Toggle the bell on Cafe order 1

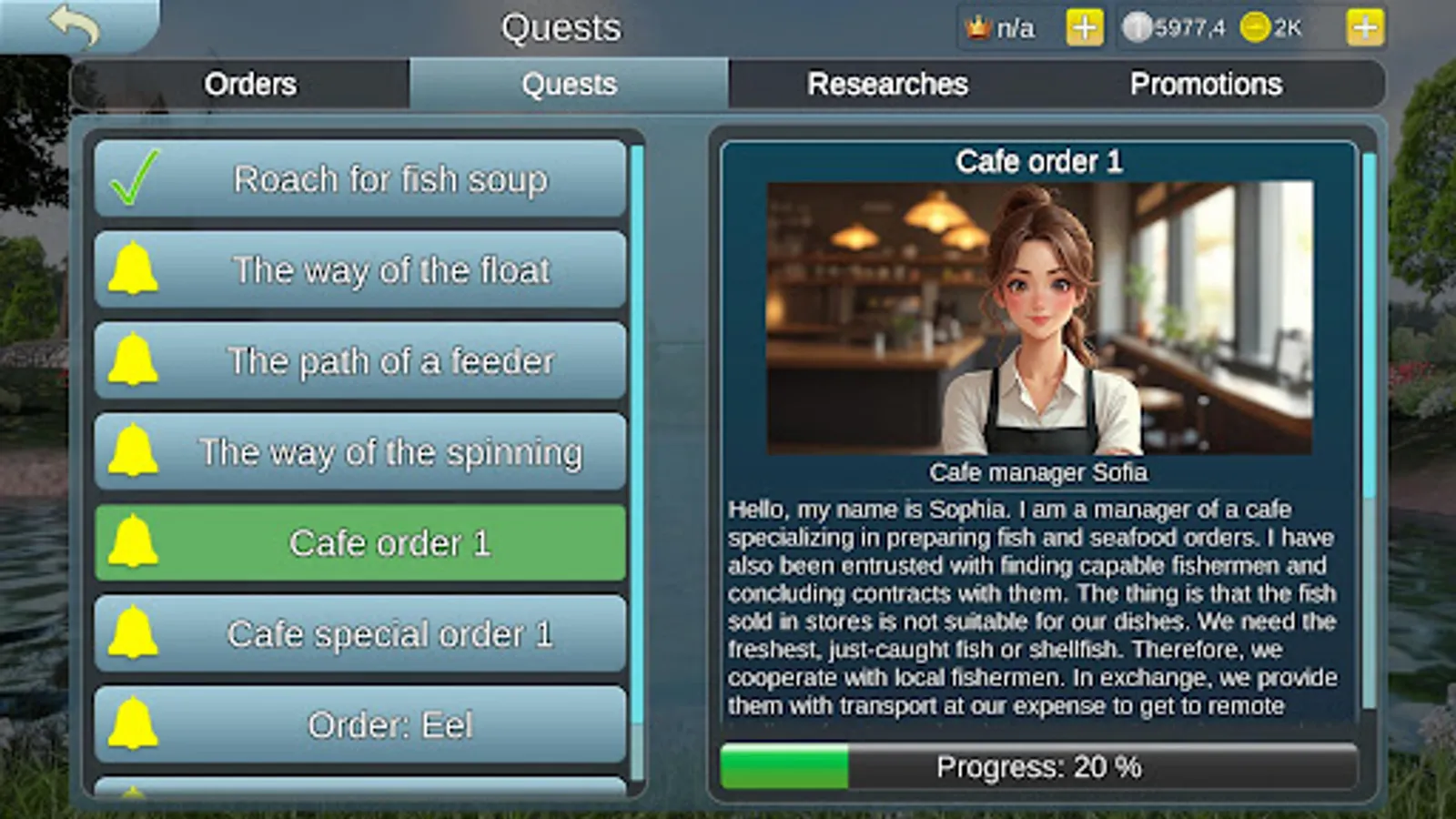tap(136, 541)
